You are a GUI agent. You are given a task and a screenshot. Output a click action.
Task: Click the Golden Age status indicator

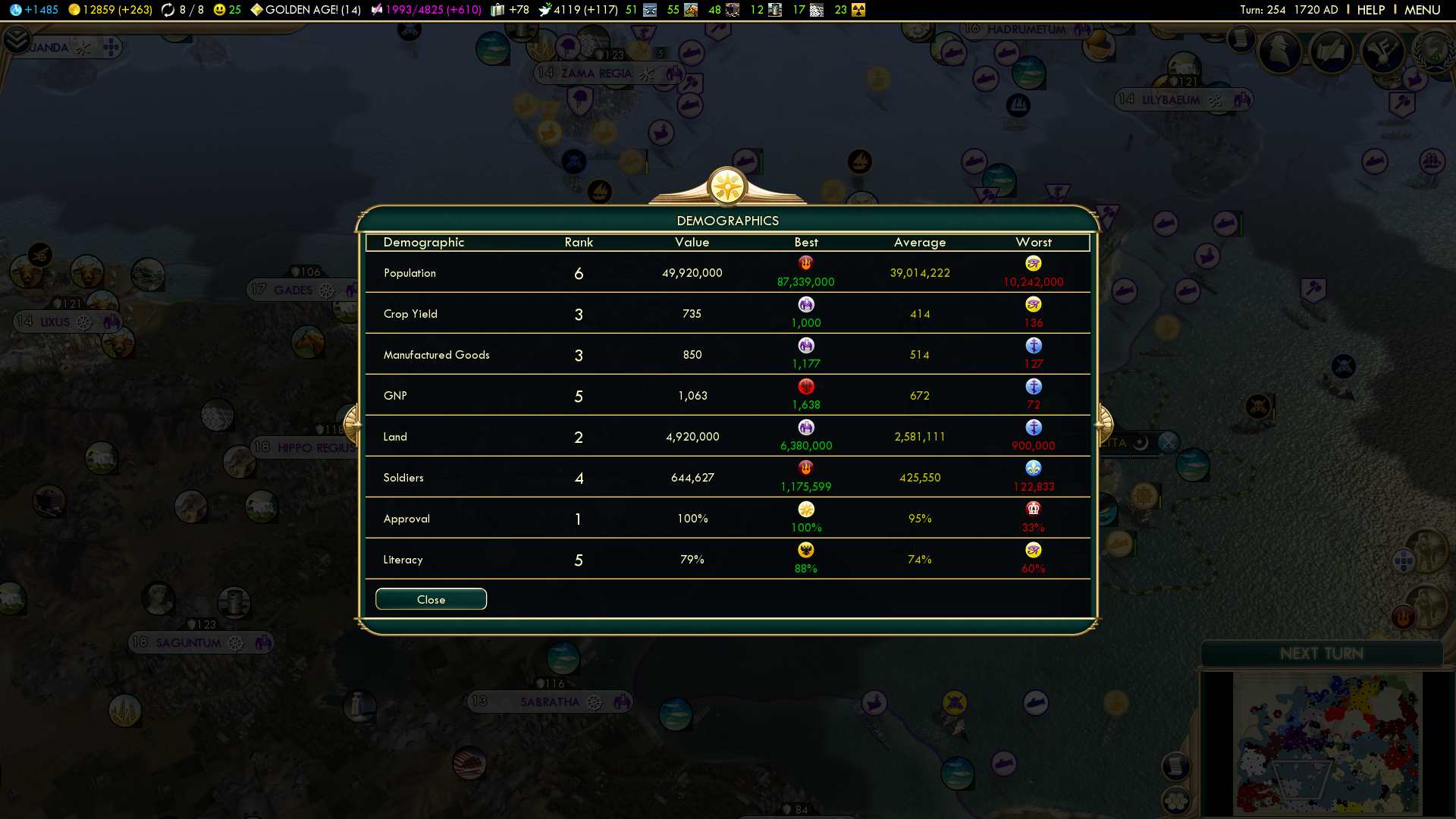coord(306,10)
